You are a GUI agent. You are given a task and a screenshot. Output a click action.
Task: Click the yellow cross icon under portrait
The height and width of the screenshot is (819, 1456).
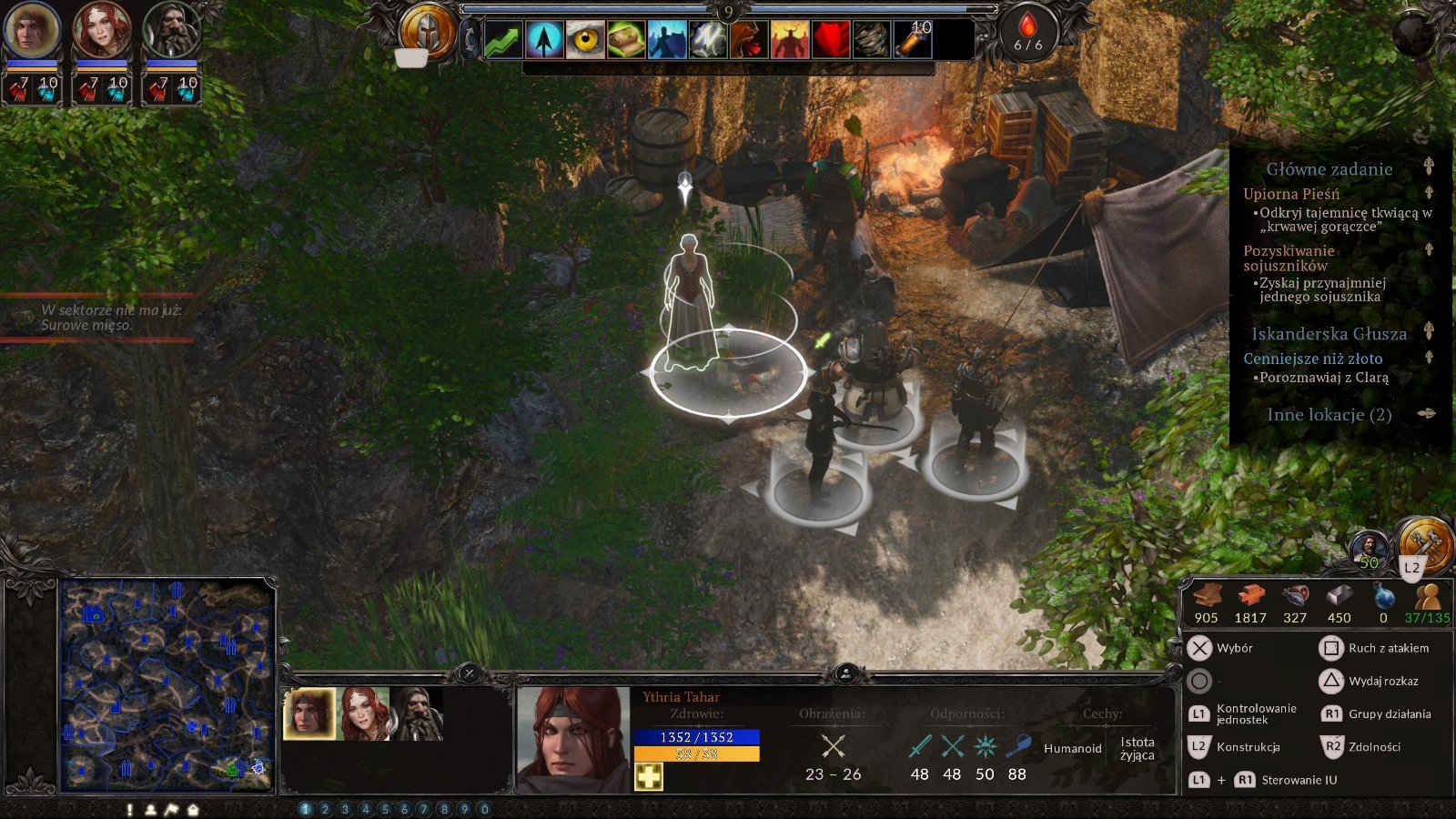649,776
